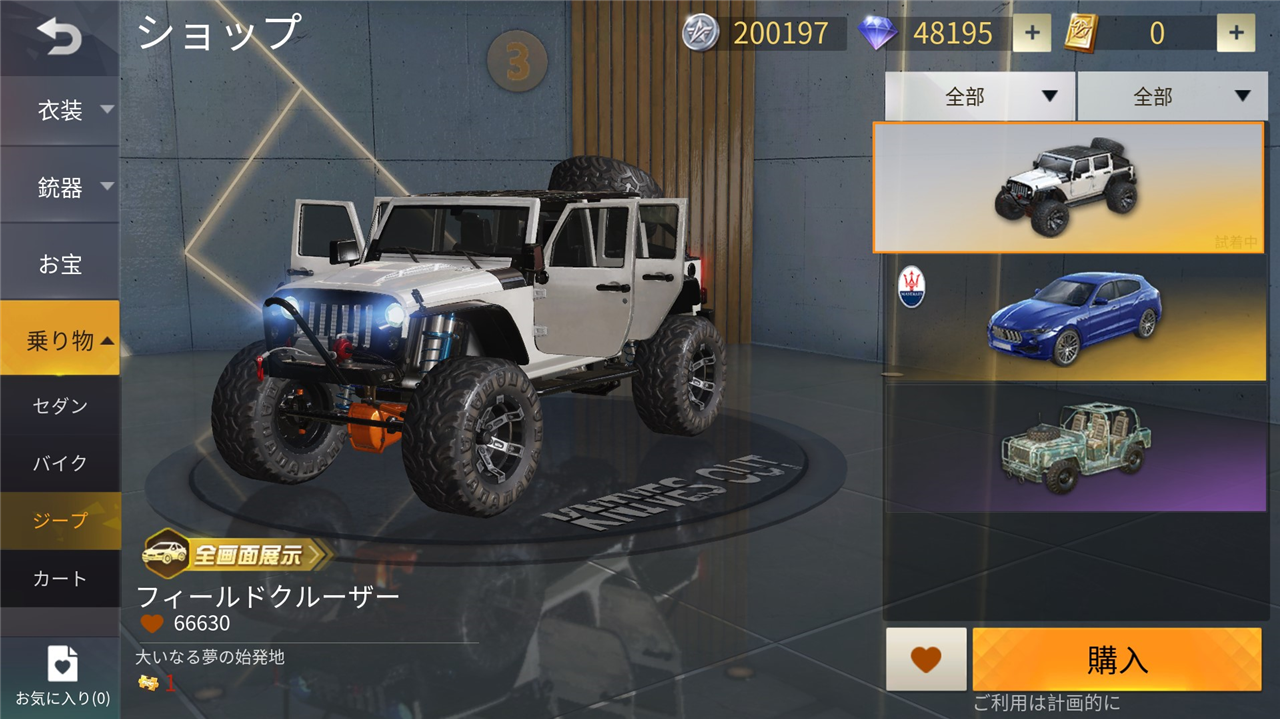Choose the ジープ subcategory
The image size is (1280, 719).
tap(60, 520)
